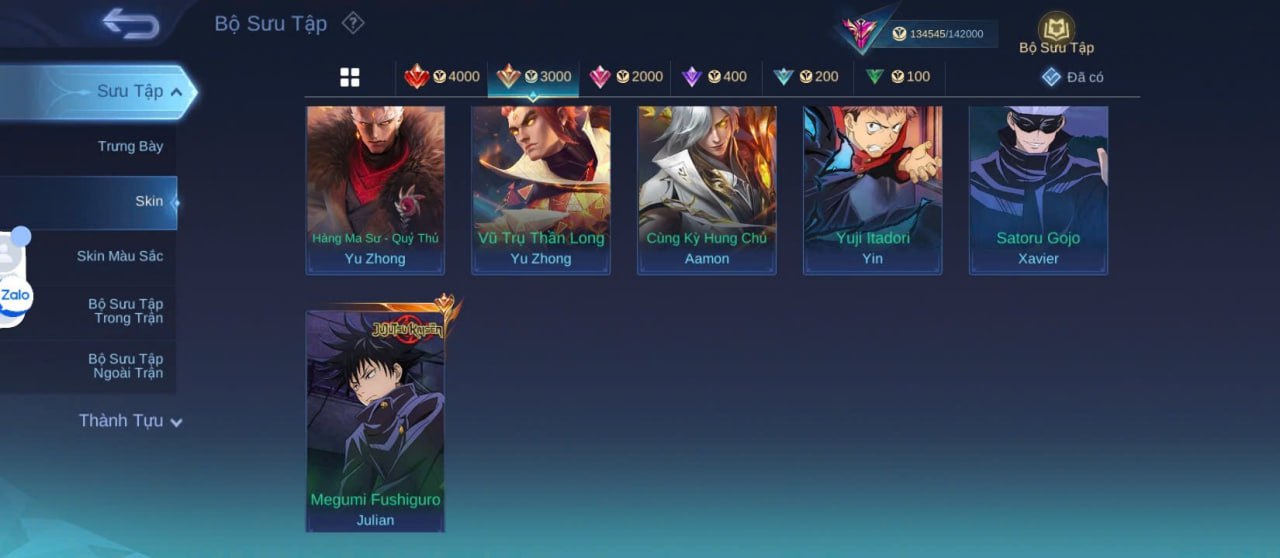Screen dimensions: 1280x558
Task: Show all skins with the grid tab
Action: click(x=350, y=77)
